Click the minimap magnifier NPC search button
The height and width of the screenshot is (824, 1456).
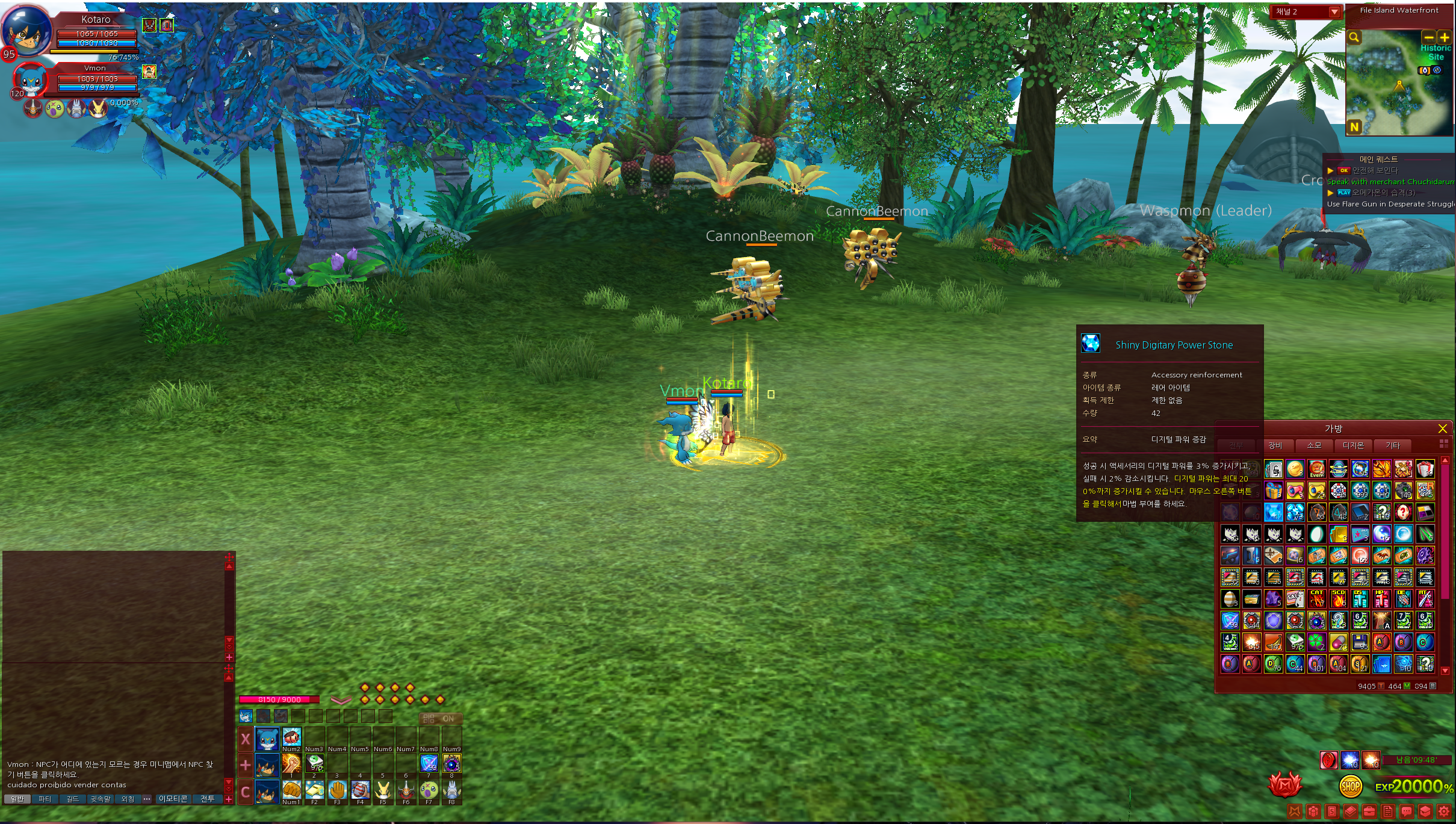coord(1354,37)
